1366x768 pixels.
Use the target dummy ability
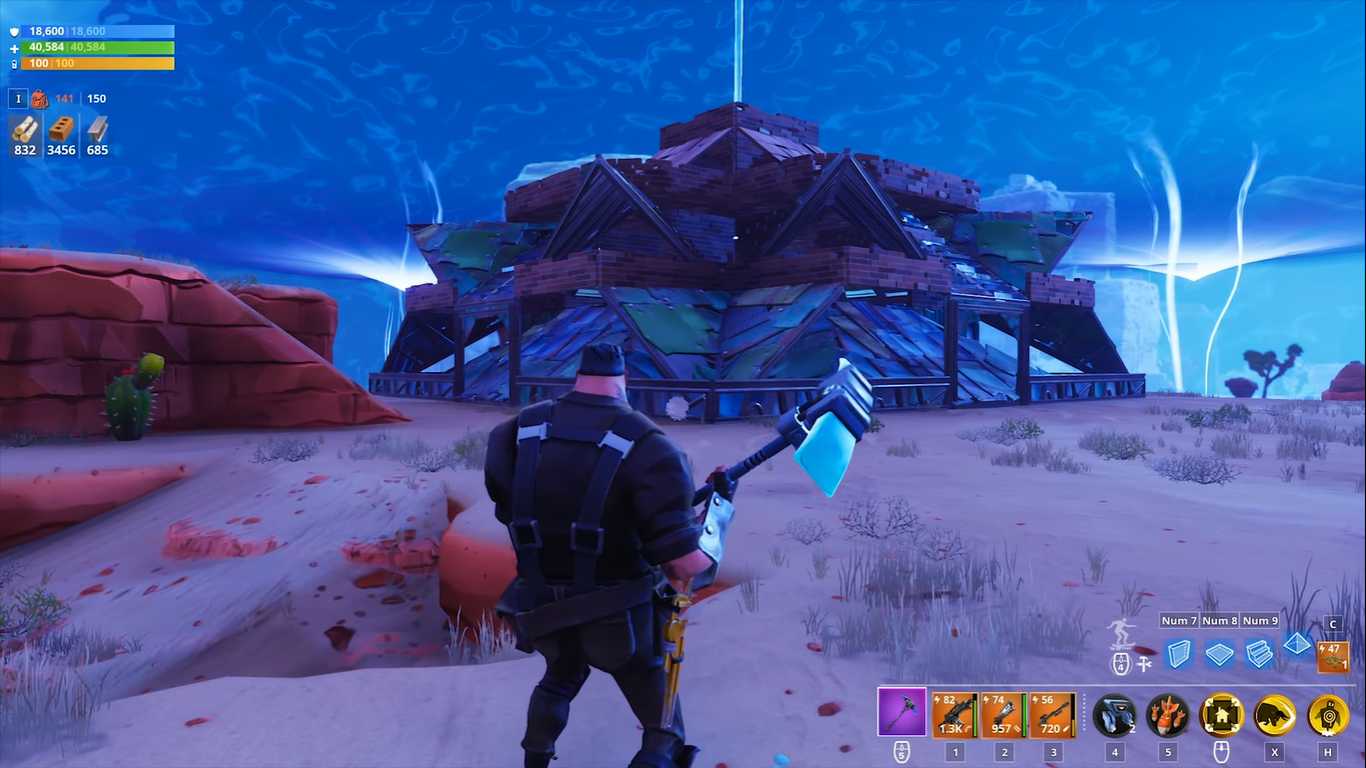[x=1328, y=715]
